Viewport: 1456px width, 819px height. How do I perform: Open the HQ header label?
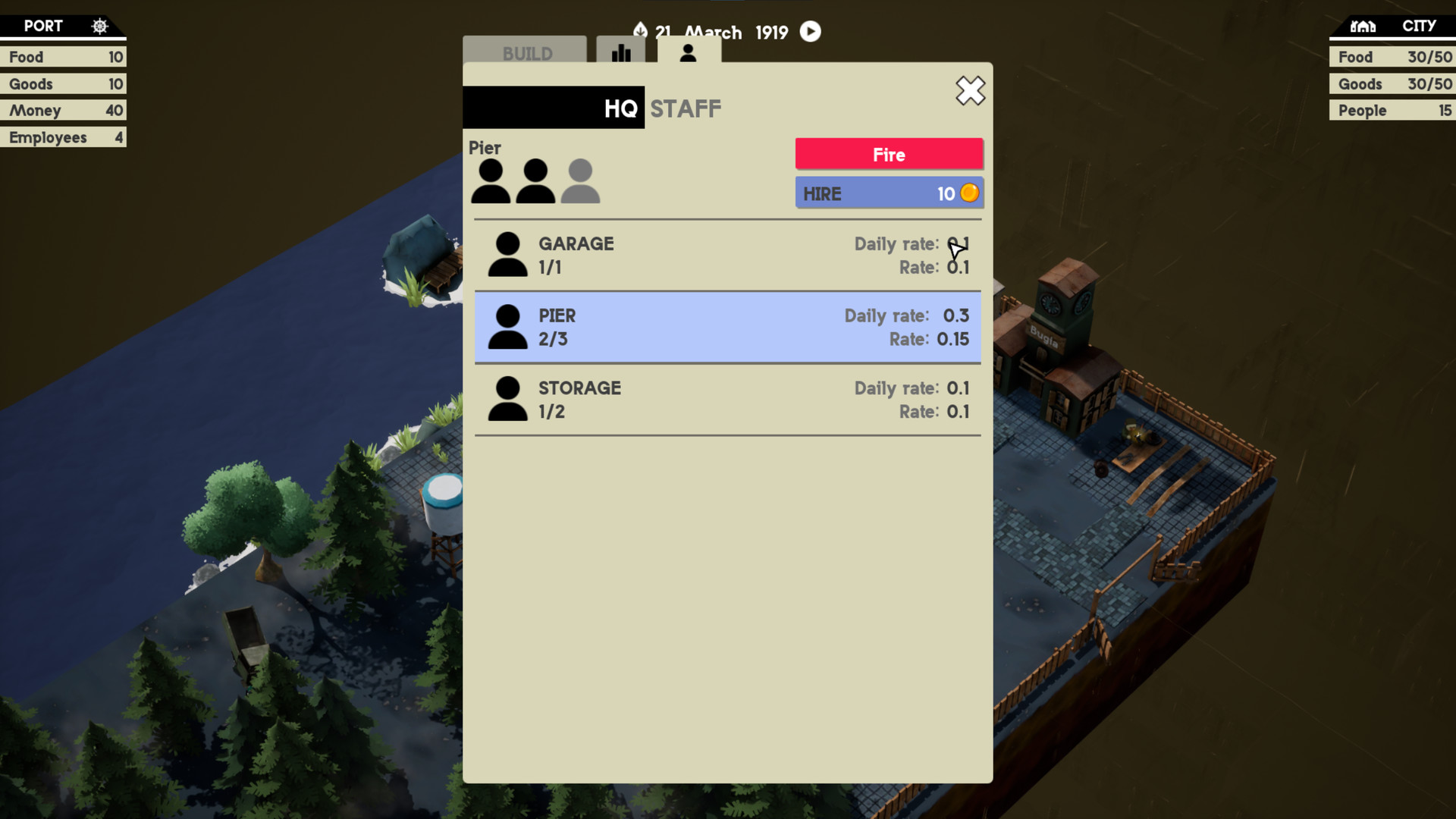coord(619,108)
